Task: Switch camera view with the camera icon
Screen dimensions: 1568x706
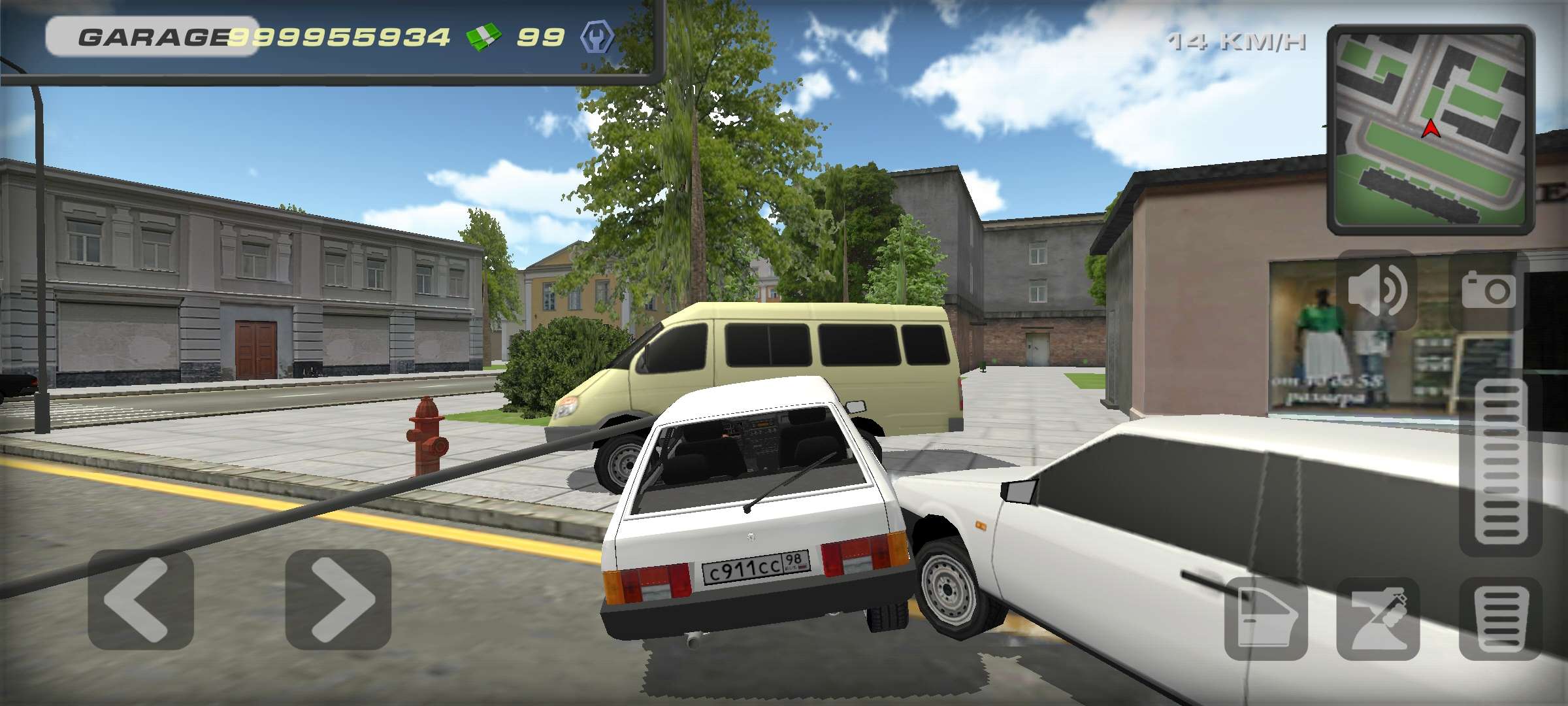Action: click(1488, 291)
